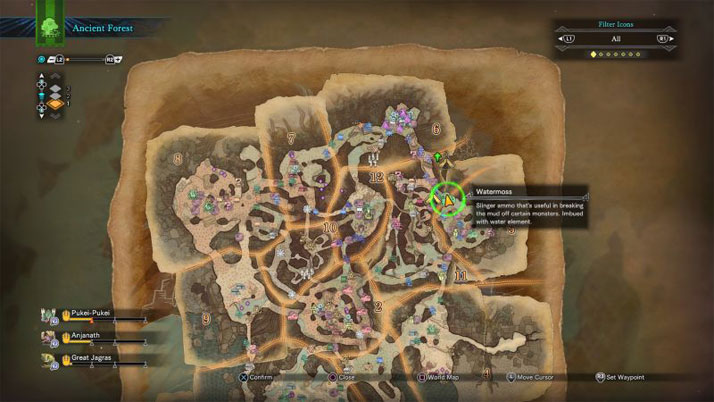Viewport: 714px width, 402px height.
Task: Select the highlighted orange map floor layer
Action: [x=56, y=102]
